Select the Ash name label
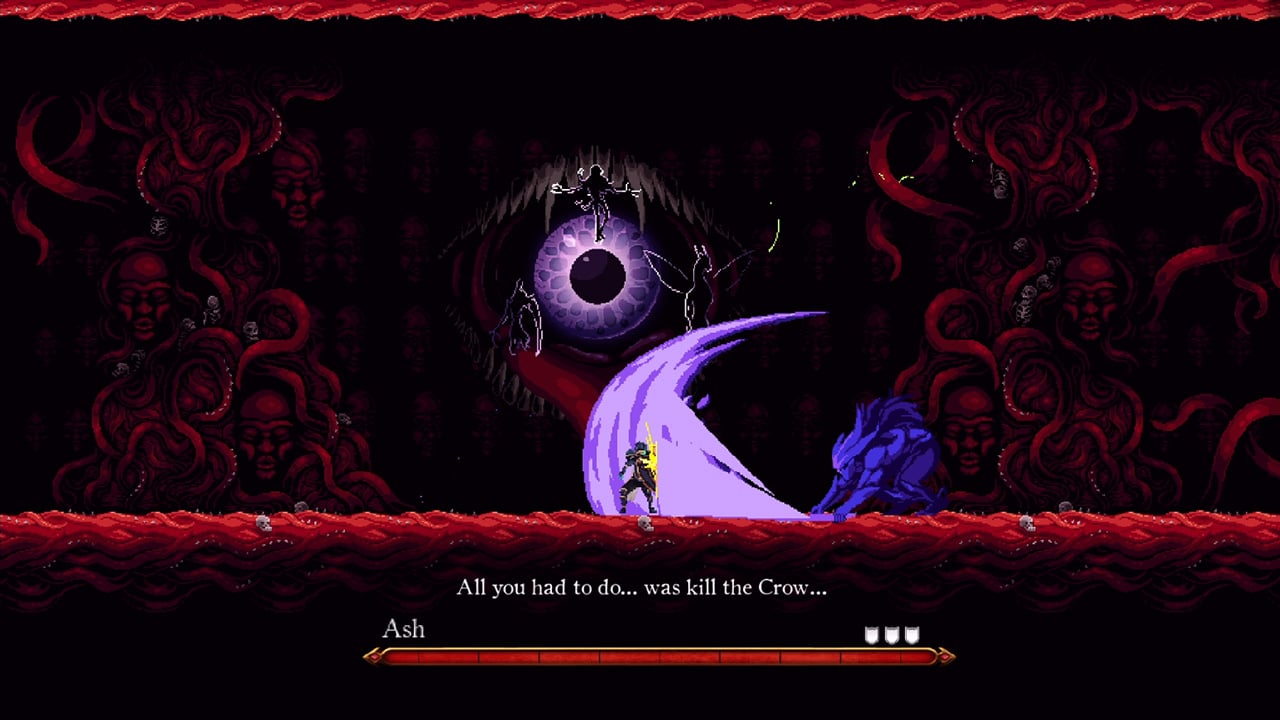Viewport: 1280px width, 720px height. click(x=405, y=630)
